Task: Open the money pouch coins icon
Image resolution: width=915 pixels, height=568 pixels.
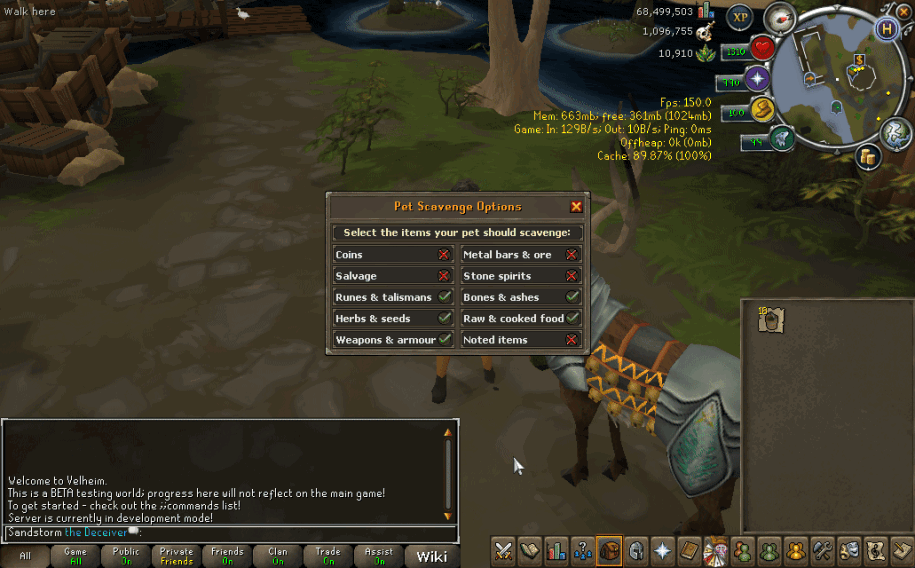Action: [867, 156]
